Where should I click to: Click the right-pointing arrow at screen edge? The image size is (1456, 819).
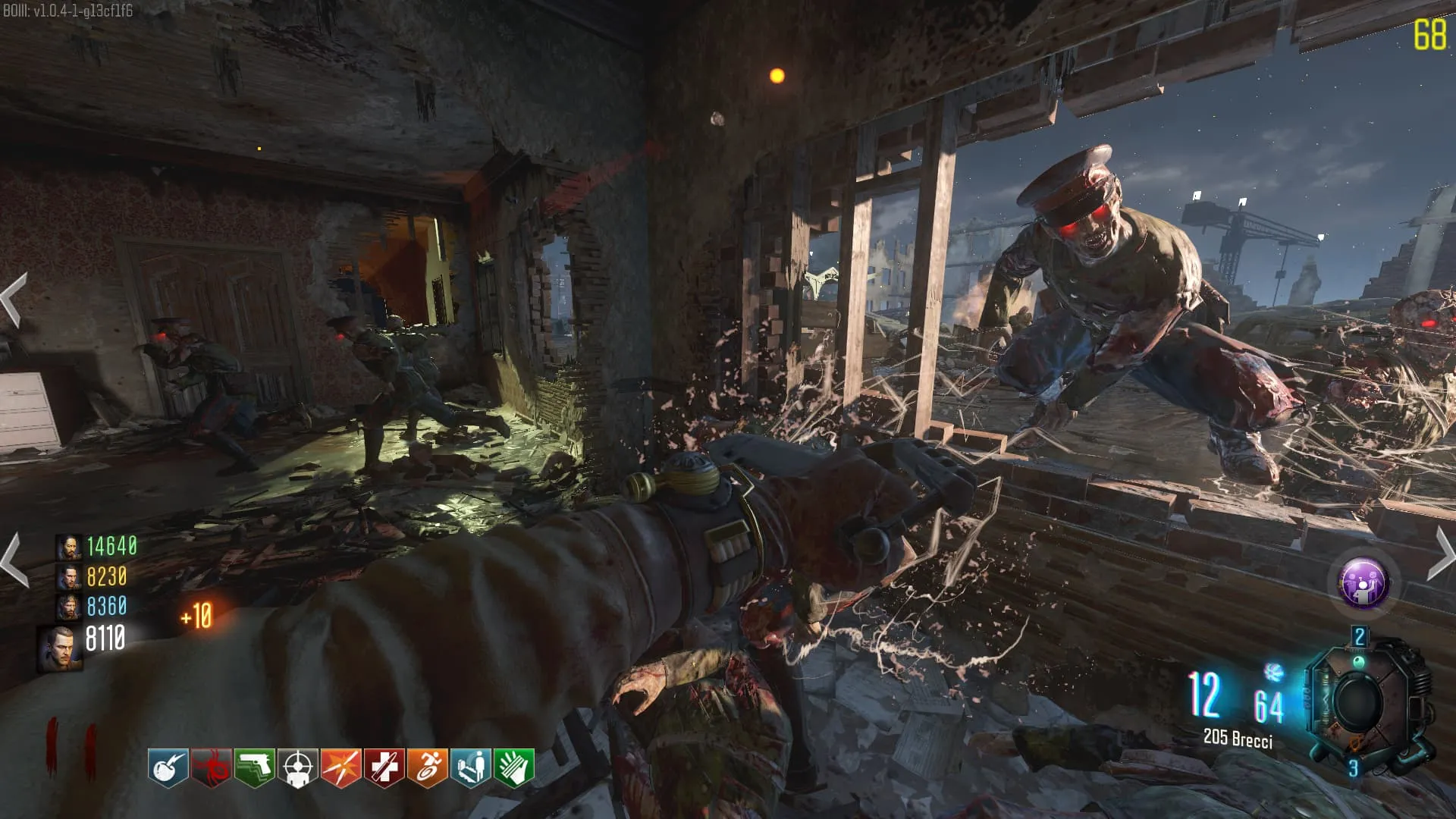[1442, 554]
